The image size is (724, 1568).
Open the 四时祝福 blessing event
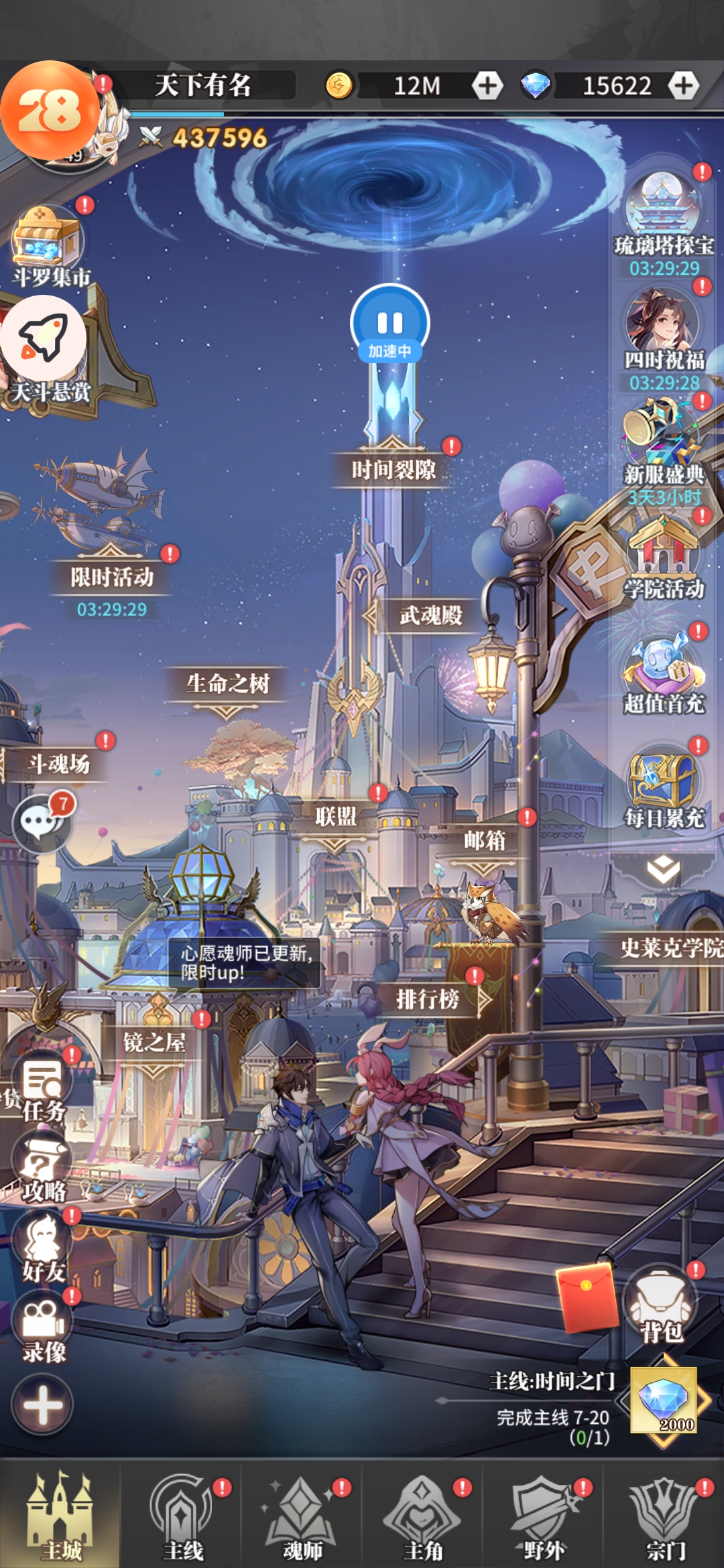click(x=664, y=330)
